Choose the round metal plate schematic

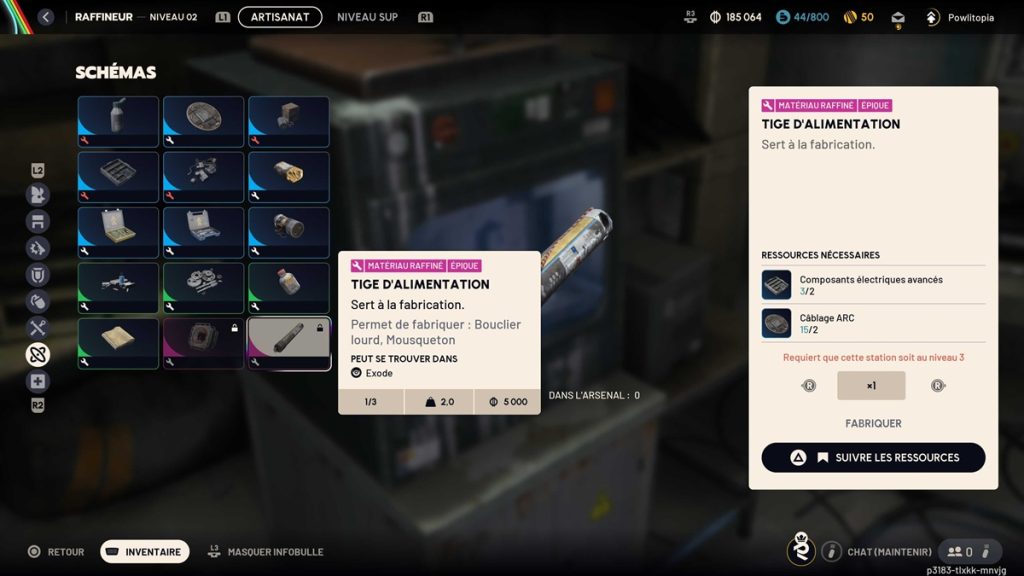[203, 121]
